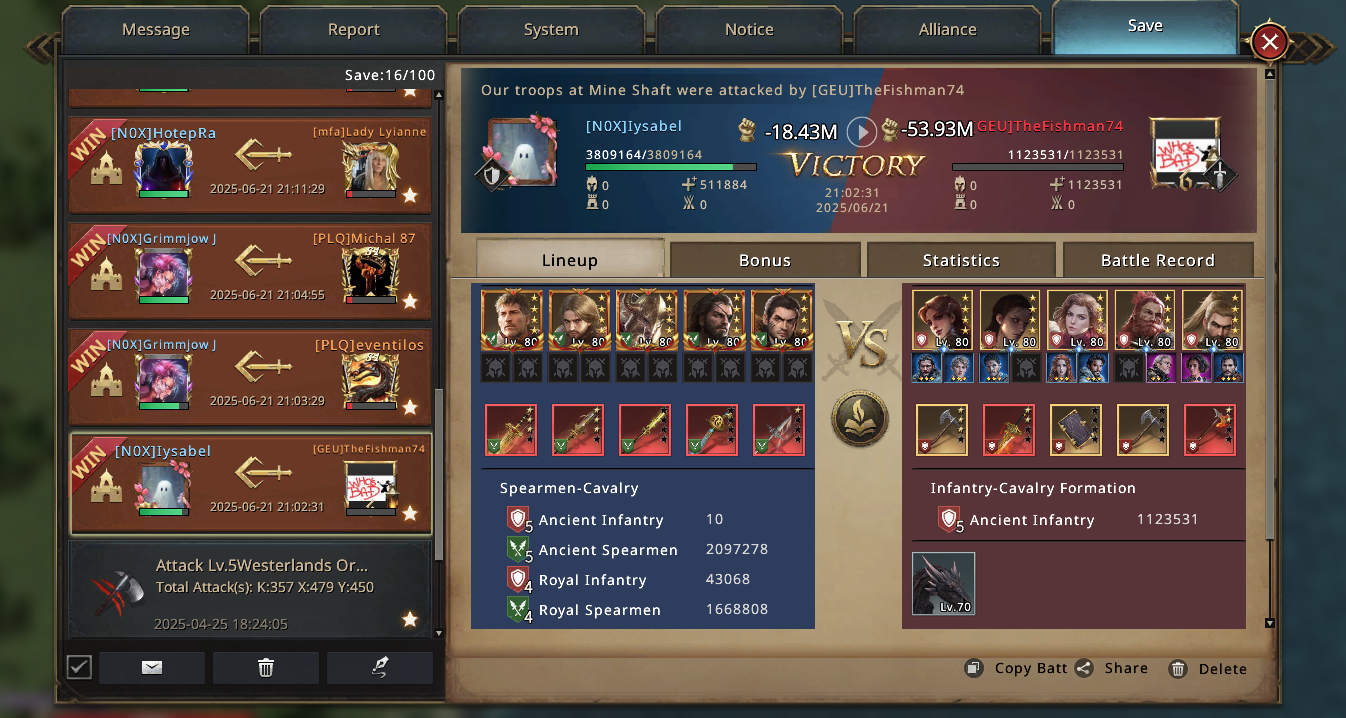Image resolution: width=1346 pixels, height=718 pixels.
Task: Toggle the select-all checkbox
Action: coord(79,667)
